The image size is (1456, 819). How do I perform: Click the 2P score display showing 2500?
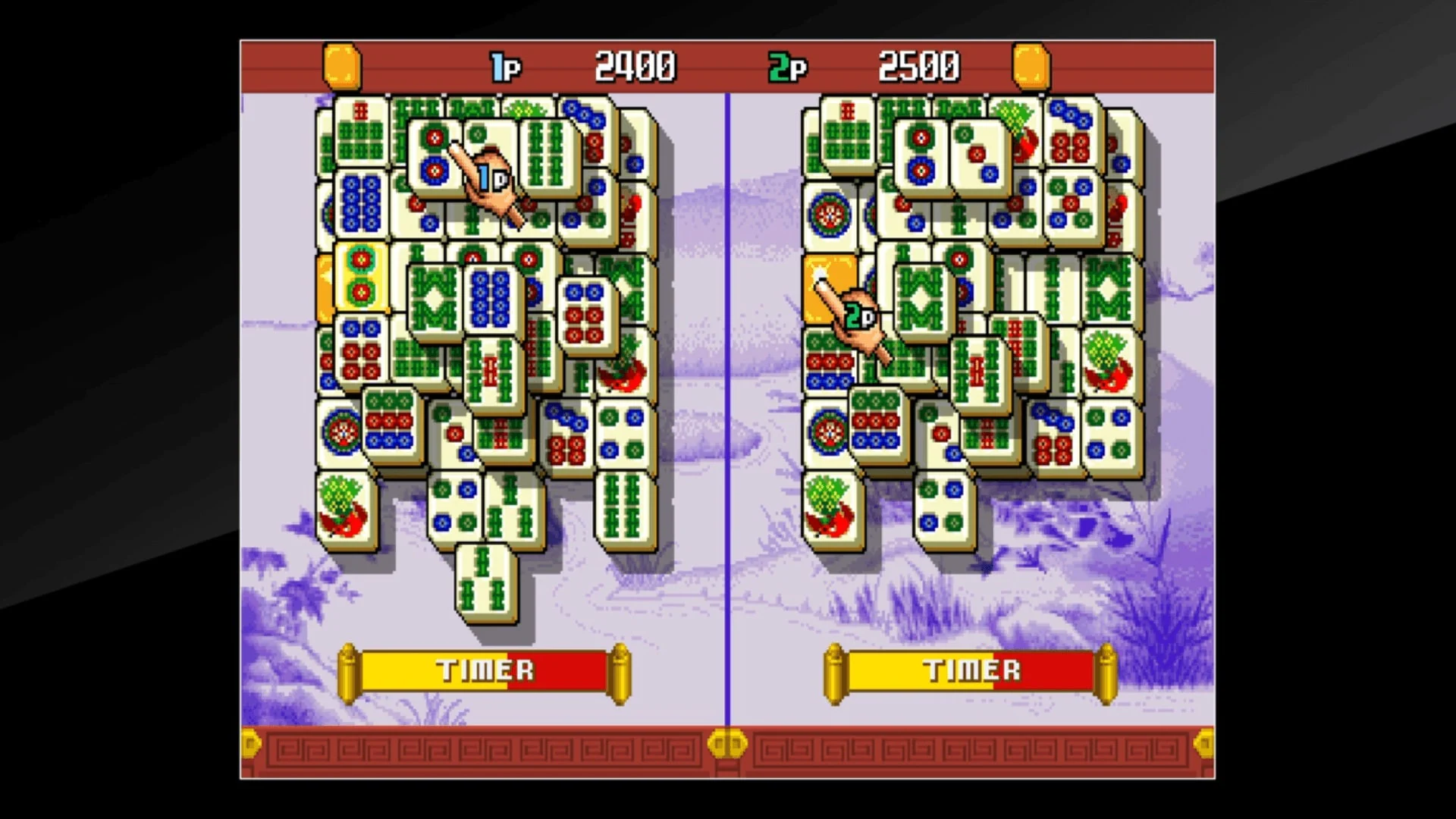pyautogui.click(x=917, y=65)
